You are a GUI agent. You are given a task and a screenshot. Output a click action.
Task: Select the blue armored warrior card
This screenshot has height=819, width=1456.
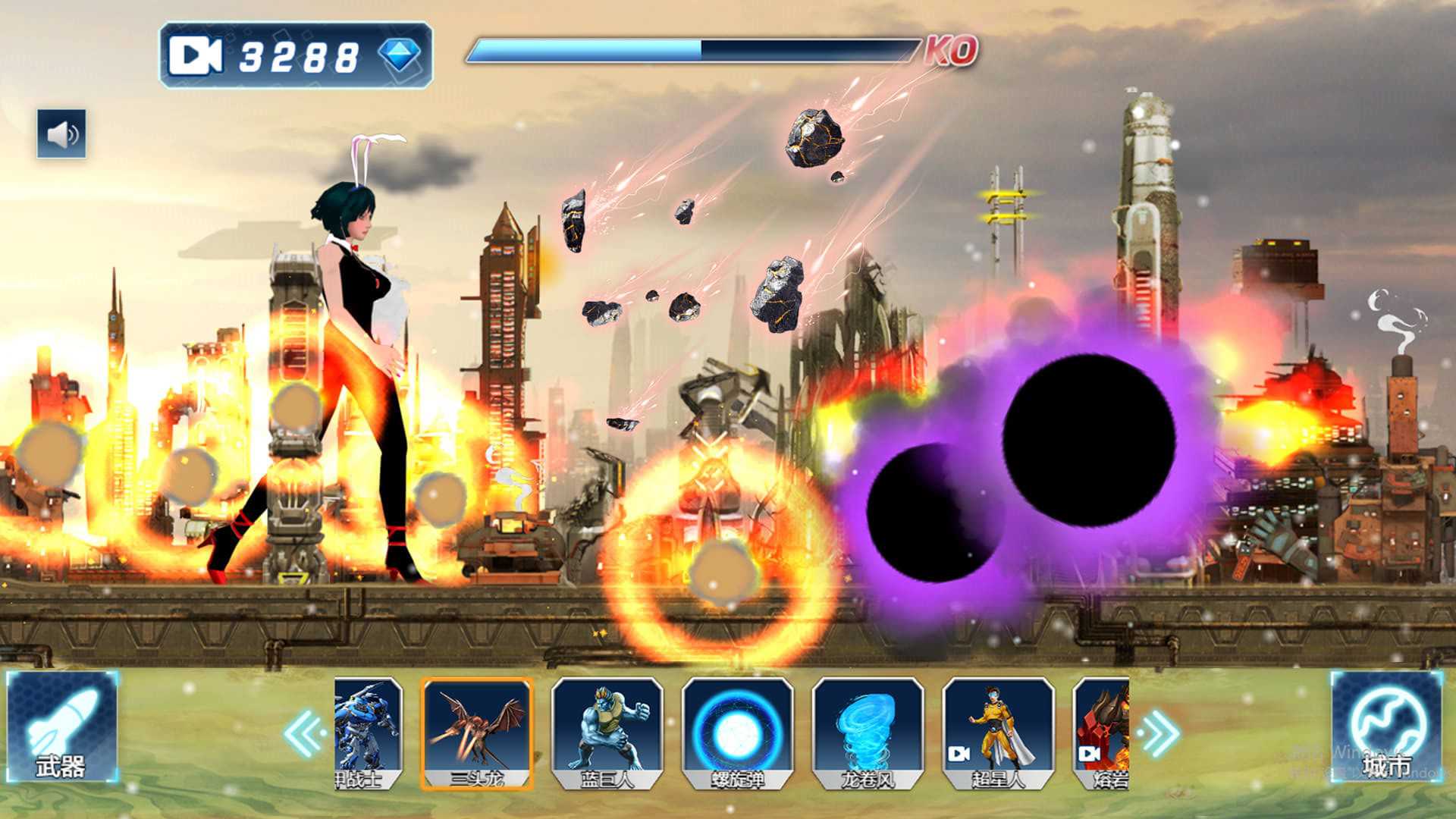point(368,733)
